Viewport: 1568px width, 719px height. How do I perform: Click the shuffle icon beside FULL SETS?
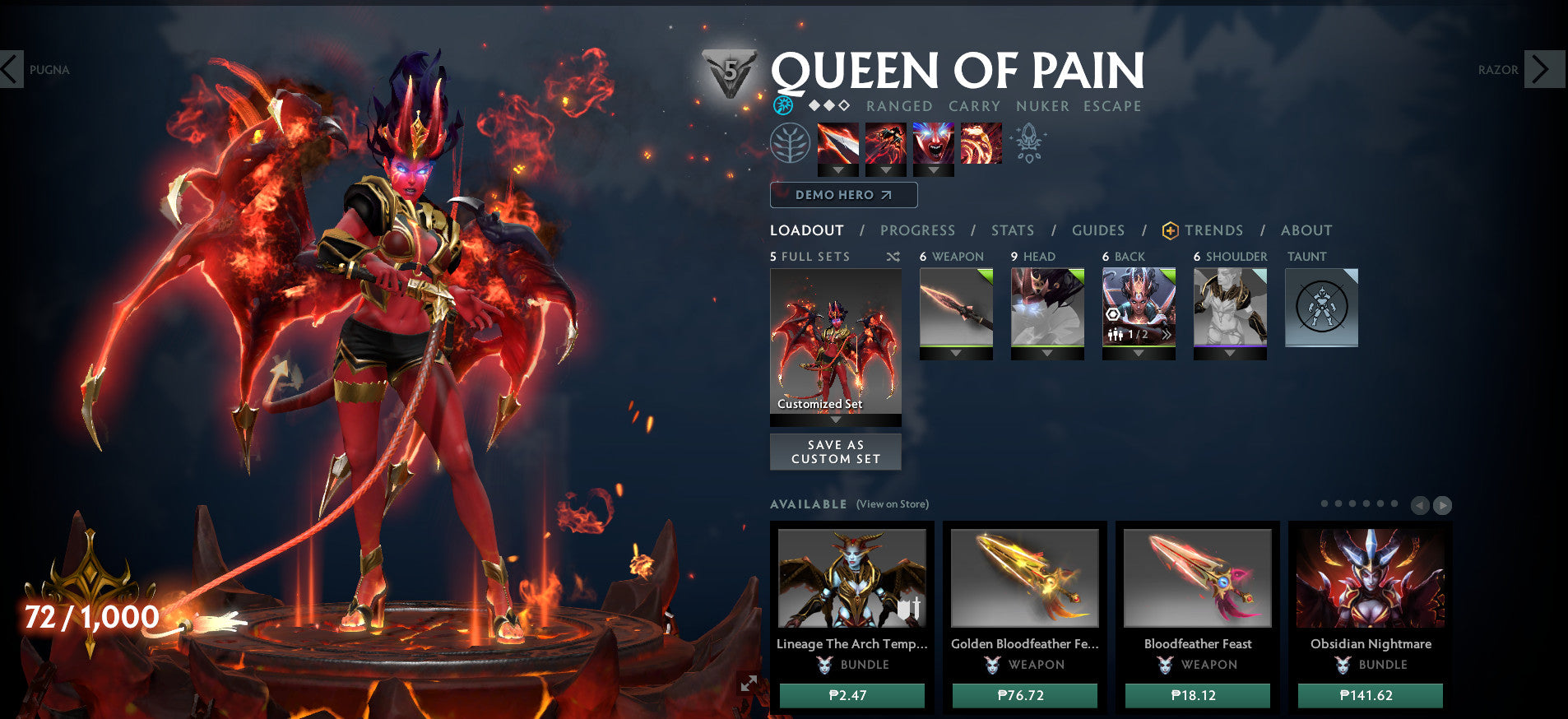(x=892, y=257)
